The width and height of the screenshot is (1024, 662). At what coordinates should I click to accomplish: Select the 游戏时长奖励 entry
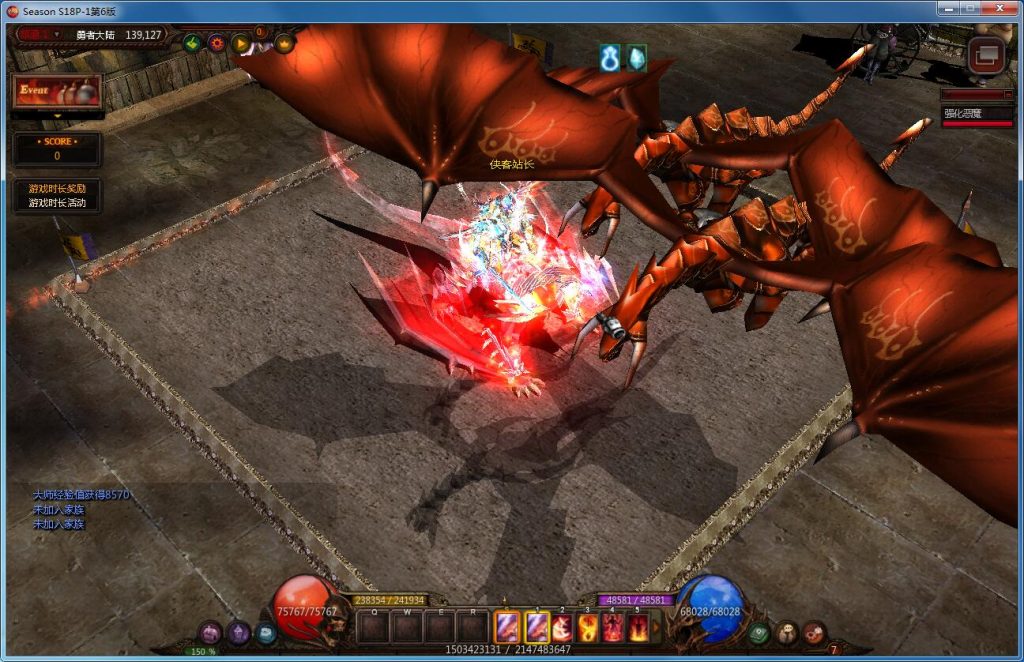[57, 188]
